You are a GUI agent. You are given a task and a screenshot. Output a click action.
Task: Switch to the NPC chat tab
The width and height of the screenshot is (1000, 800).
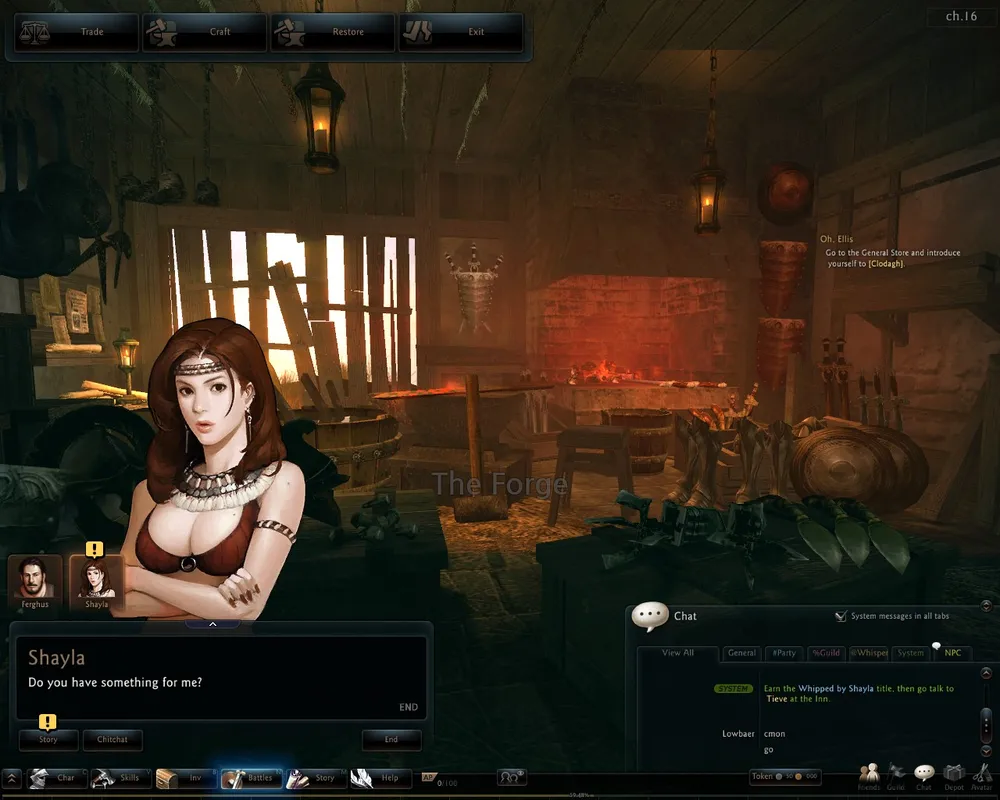(951, 653)
